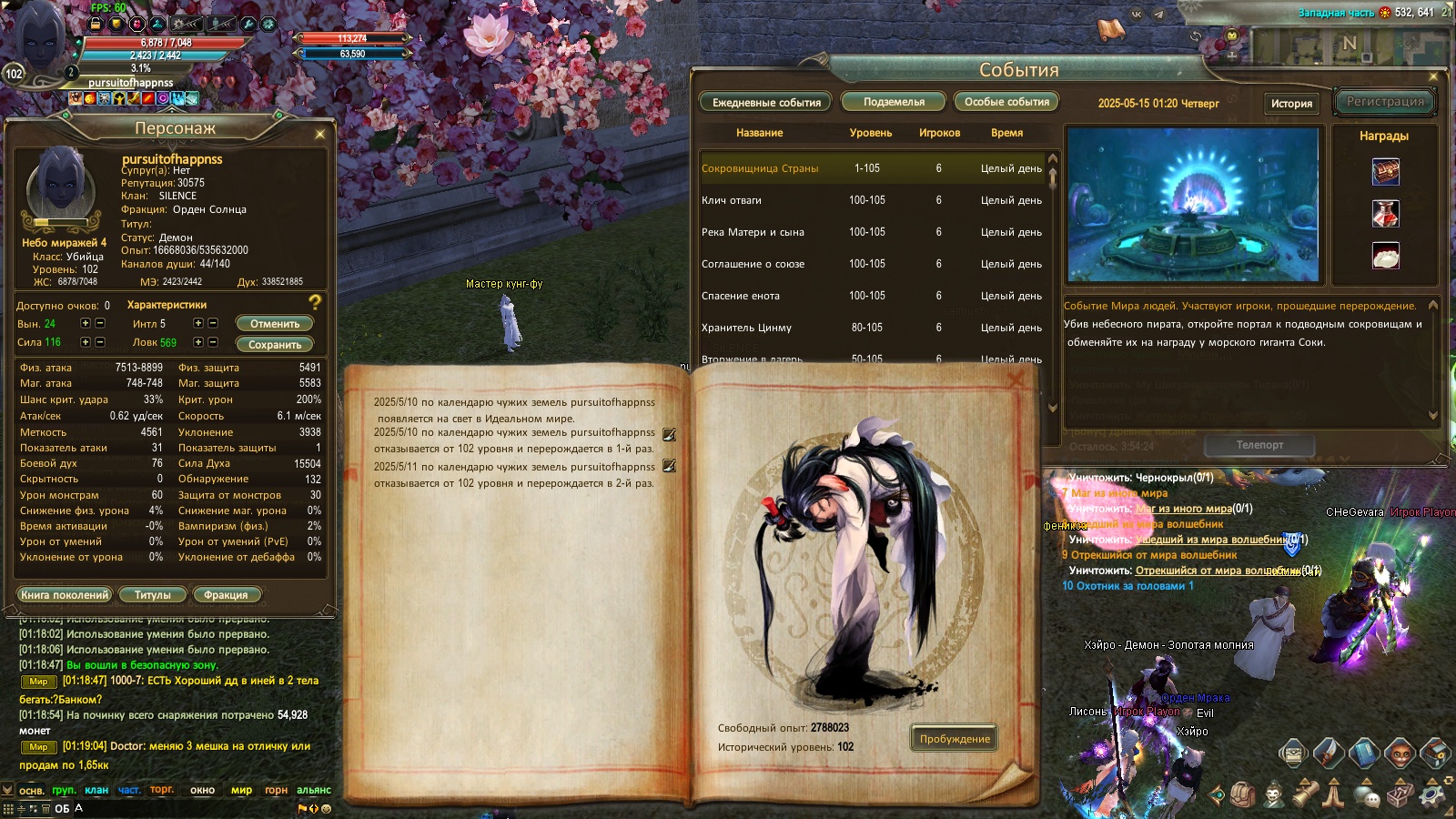Switch chat to the торг. channel
The width and height of the screenshot is (1456, 819).
[x=162, y=790]
